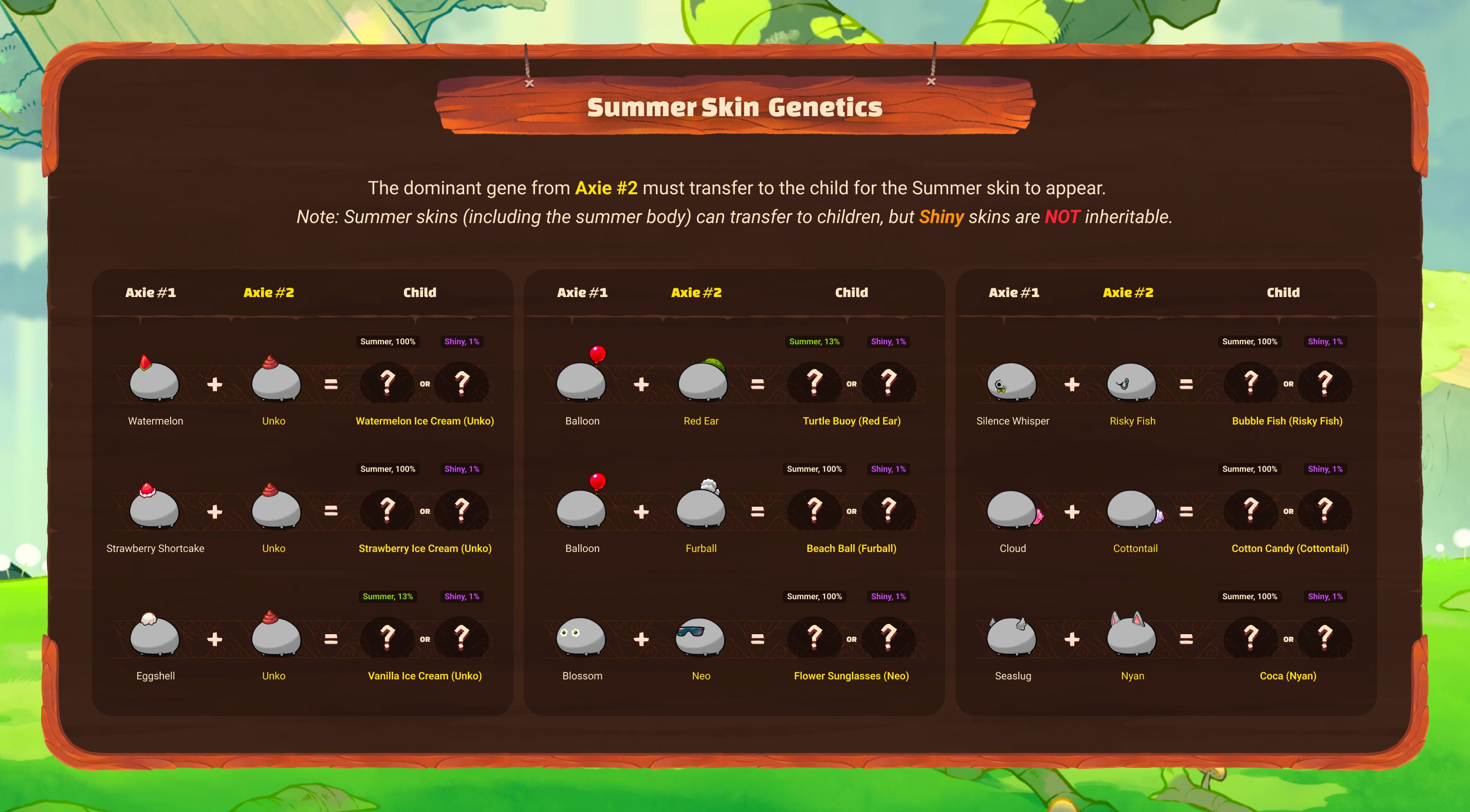Image resolution: width=1470 pixels, height=812 pixels.
Task: Click the Seaslug axie icon
Action: click(x=1013, y=637)
